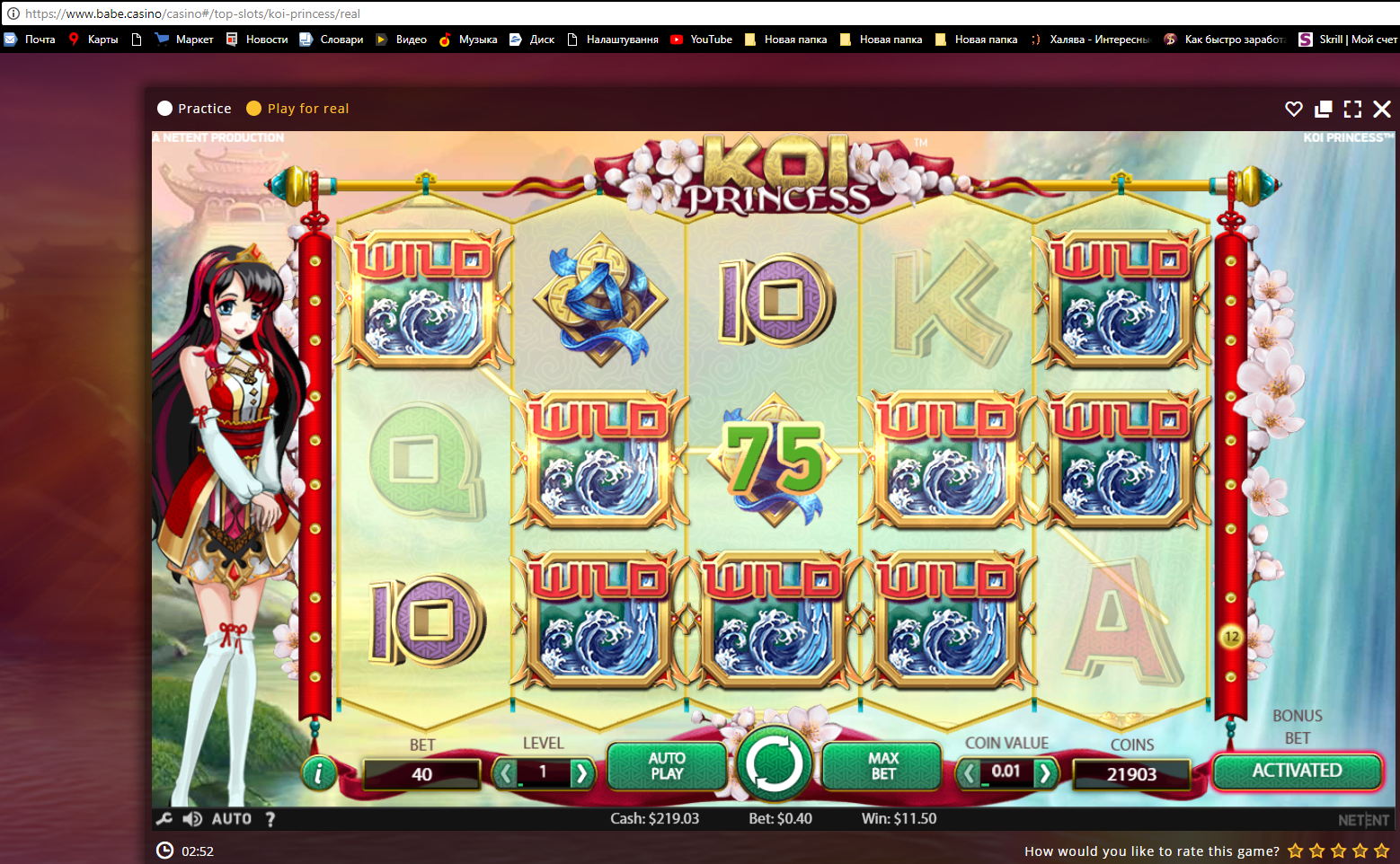Lower the bet level with left chevron

click(x=505, y=772)
